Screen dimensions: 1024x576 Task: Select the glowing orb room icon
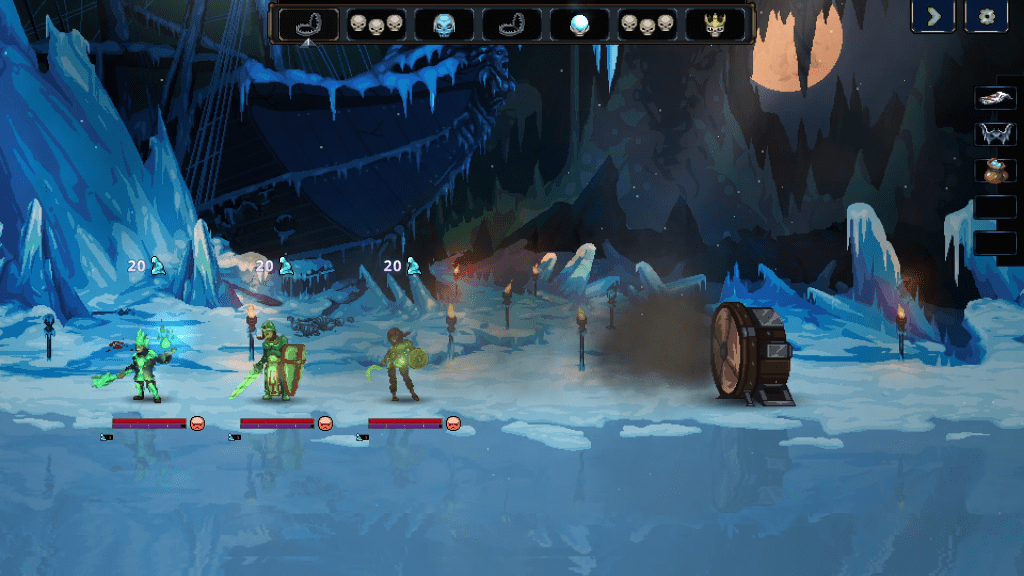[579, 24]
